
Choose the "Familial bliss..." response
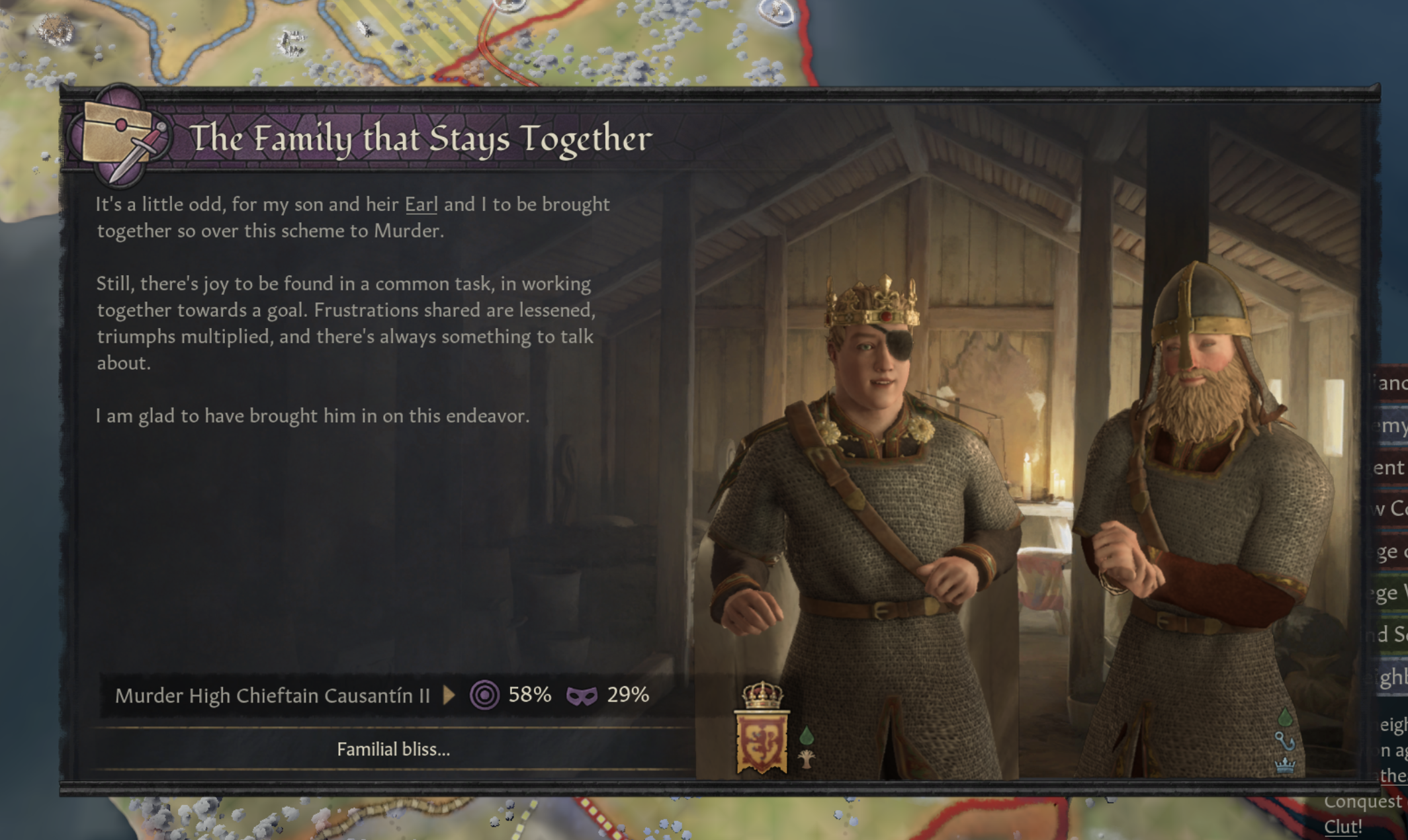[393, 749]
